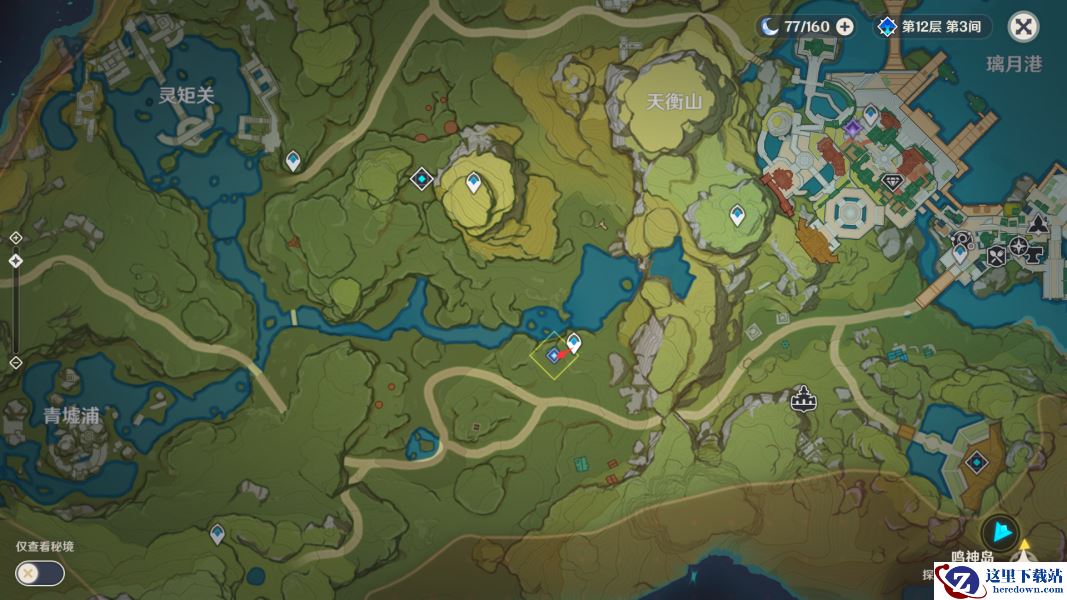Select the blue diamond marker in yellow outline
Viewport: 1067px width, 600px height.
pos(552,355)
